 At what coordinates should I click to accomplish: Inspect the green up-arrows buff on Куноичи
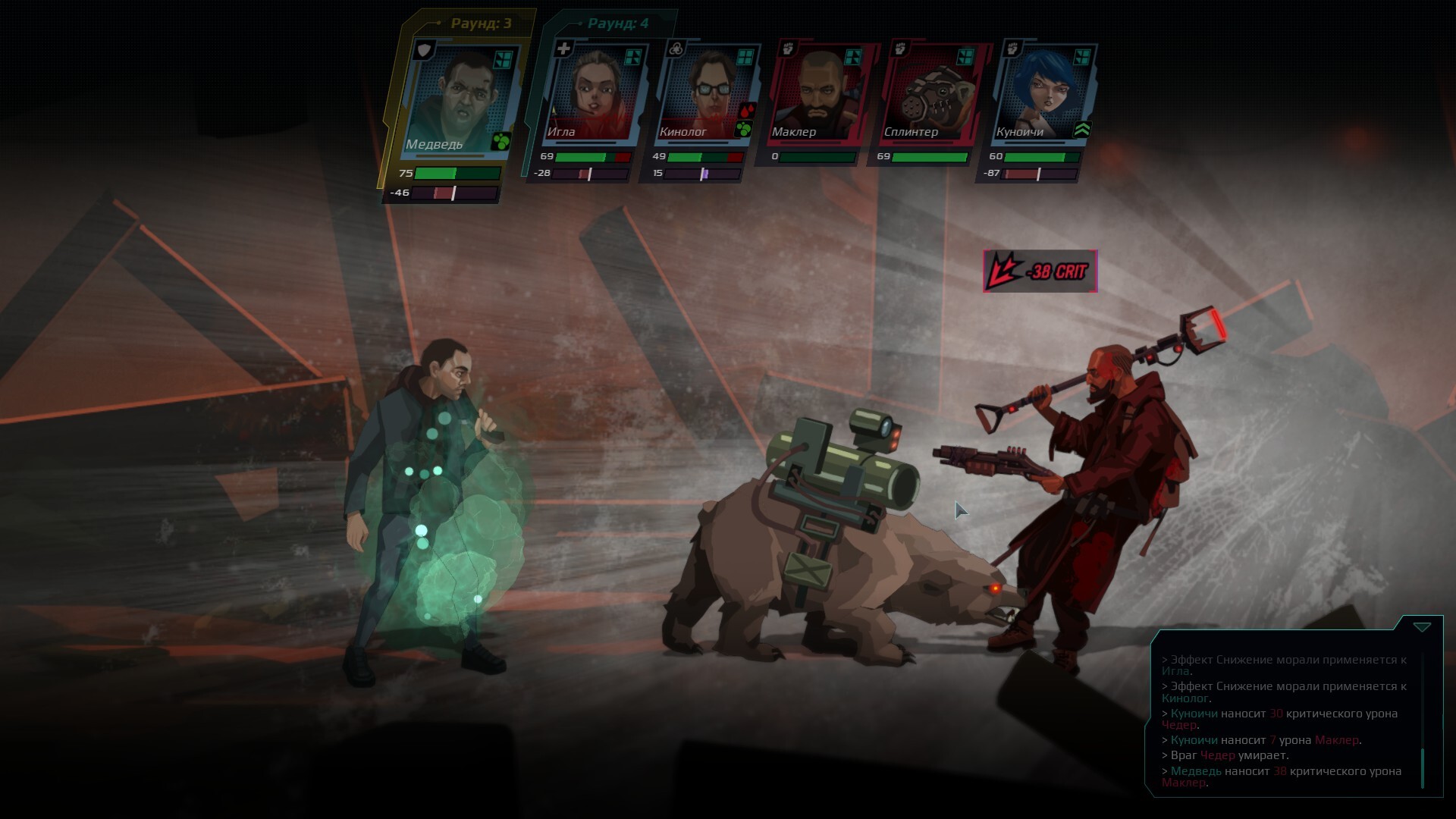(1082, 130)
